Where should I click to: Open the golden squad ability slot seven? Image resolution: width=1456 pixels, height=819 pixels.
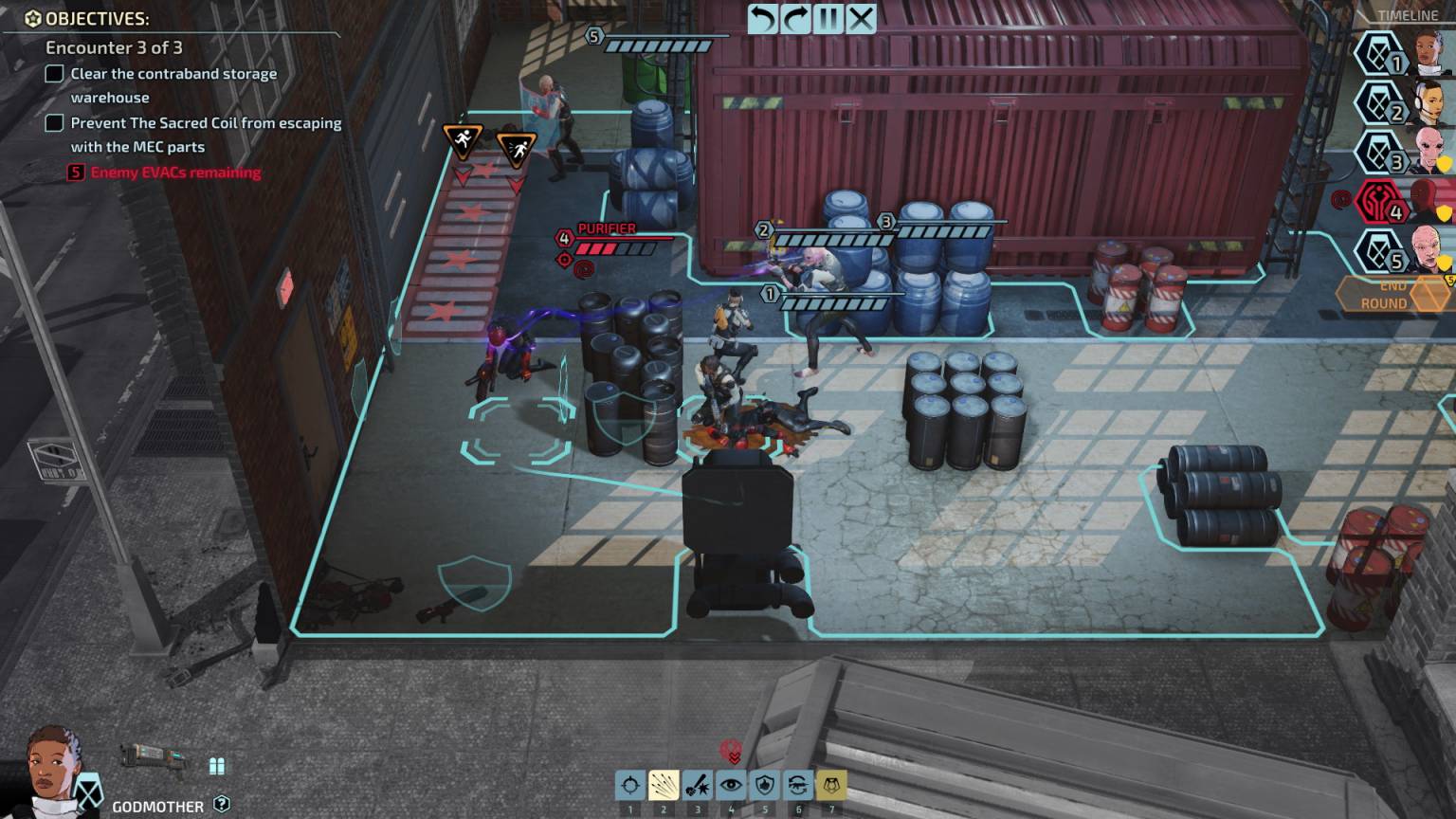(x=830, y=785)
